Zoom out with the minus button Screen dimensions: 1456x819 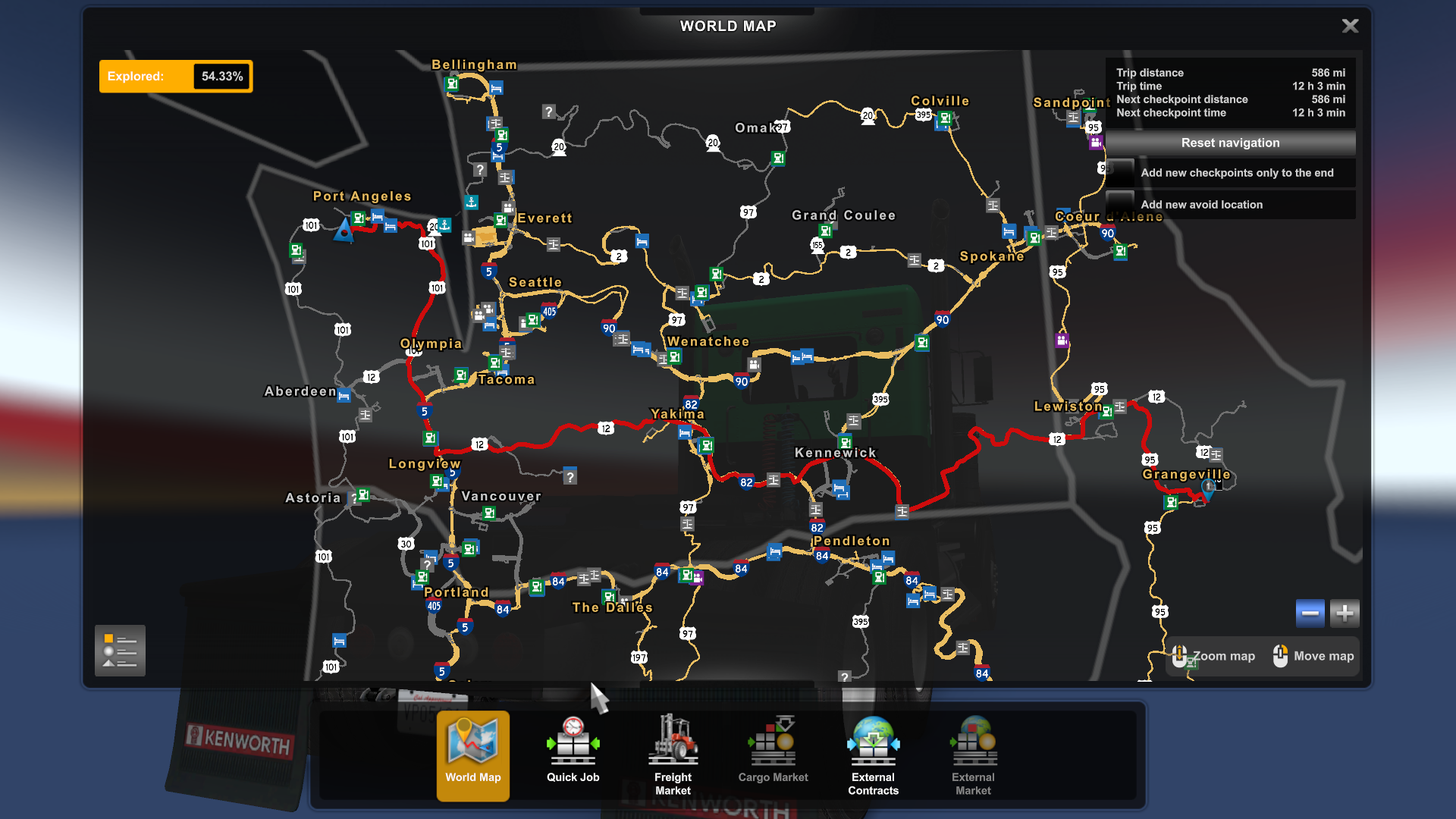[x=1310, y=613]
